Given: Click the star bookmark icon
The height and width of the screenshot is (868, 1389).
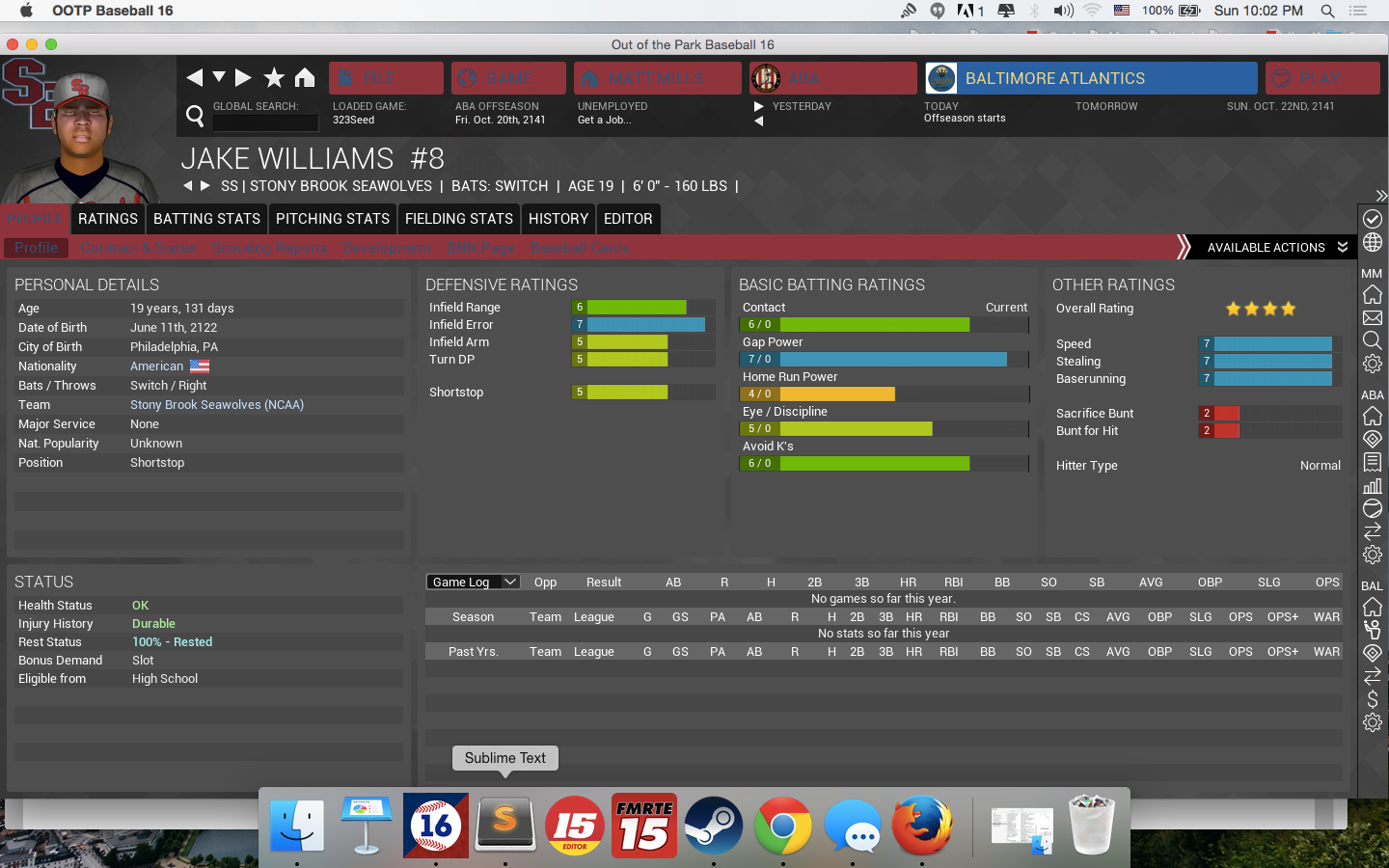Looking at the screenshot, I should point(274,77).
